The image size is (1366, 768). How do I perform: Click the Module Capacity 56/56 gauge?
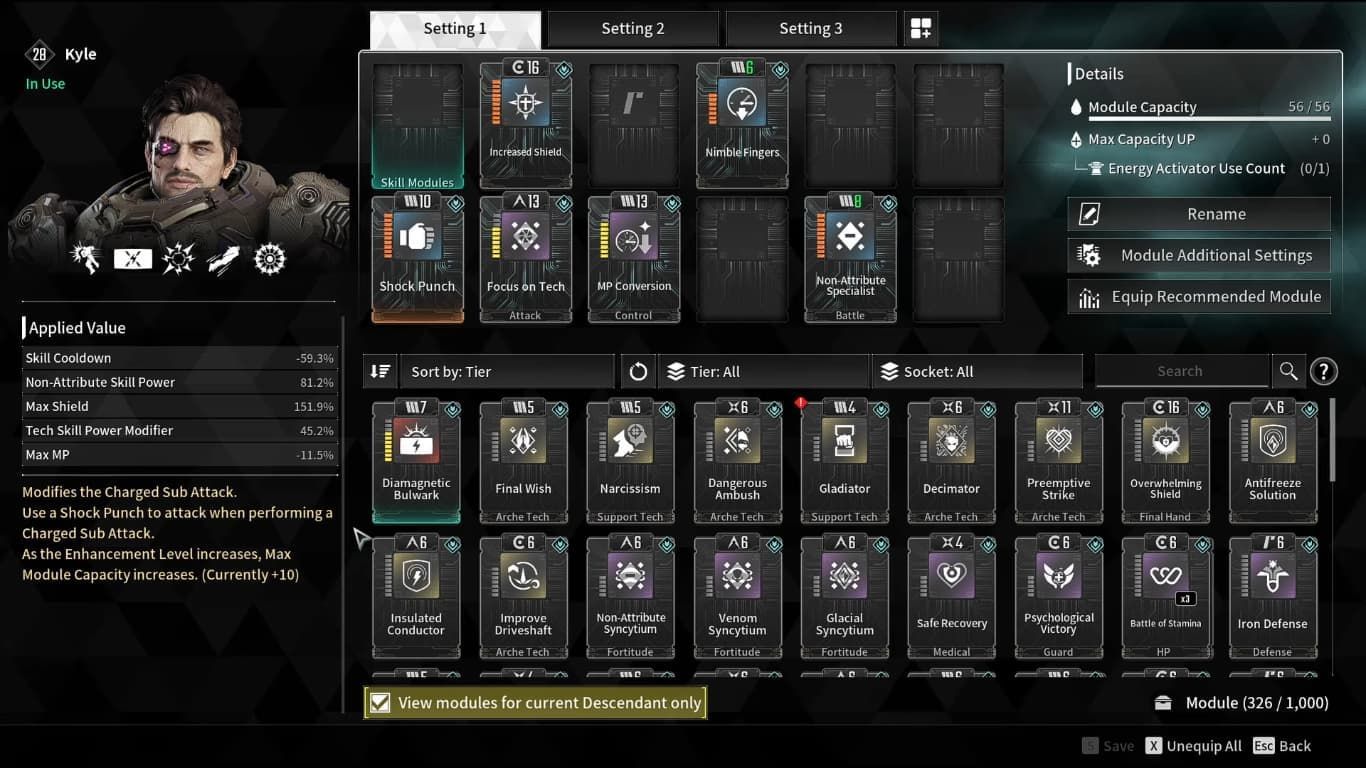click(1200, 107)
